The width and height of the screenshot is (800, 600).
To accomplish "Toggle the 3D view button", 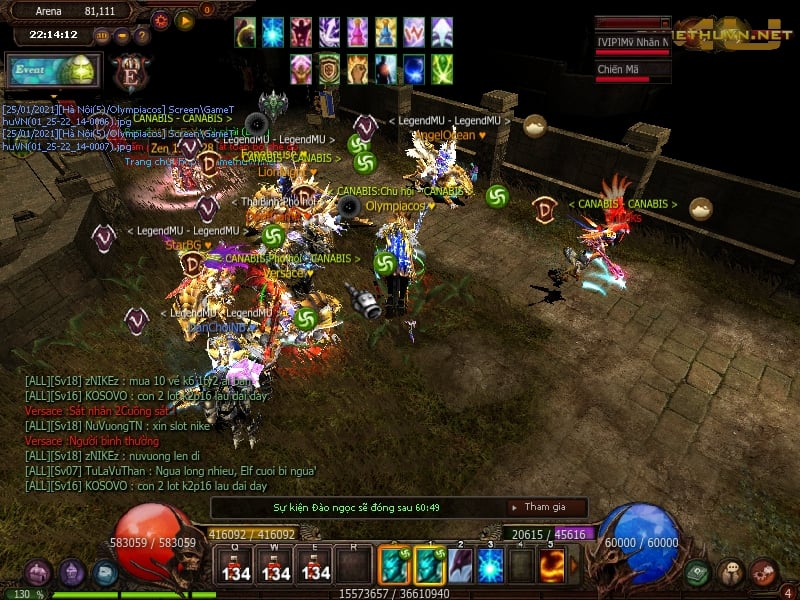I will tap(102, 36).
